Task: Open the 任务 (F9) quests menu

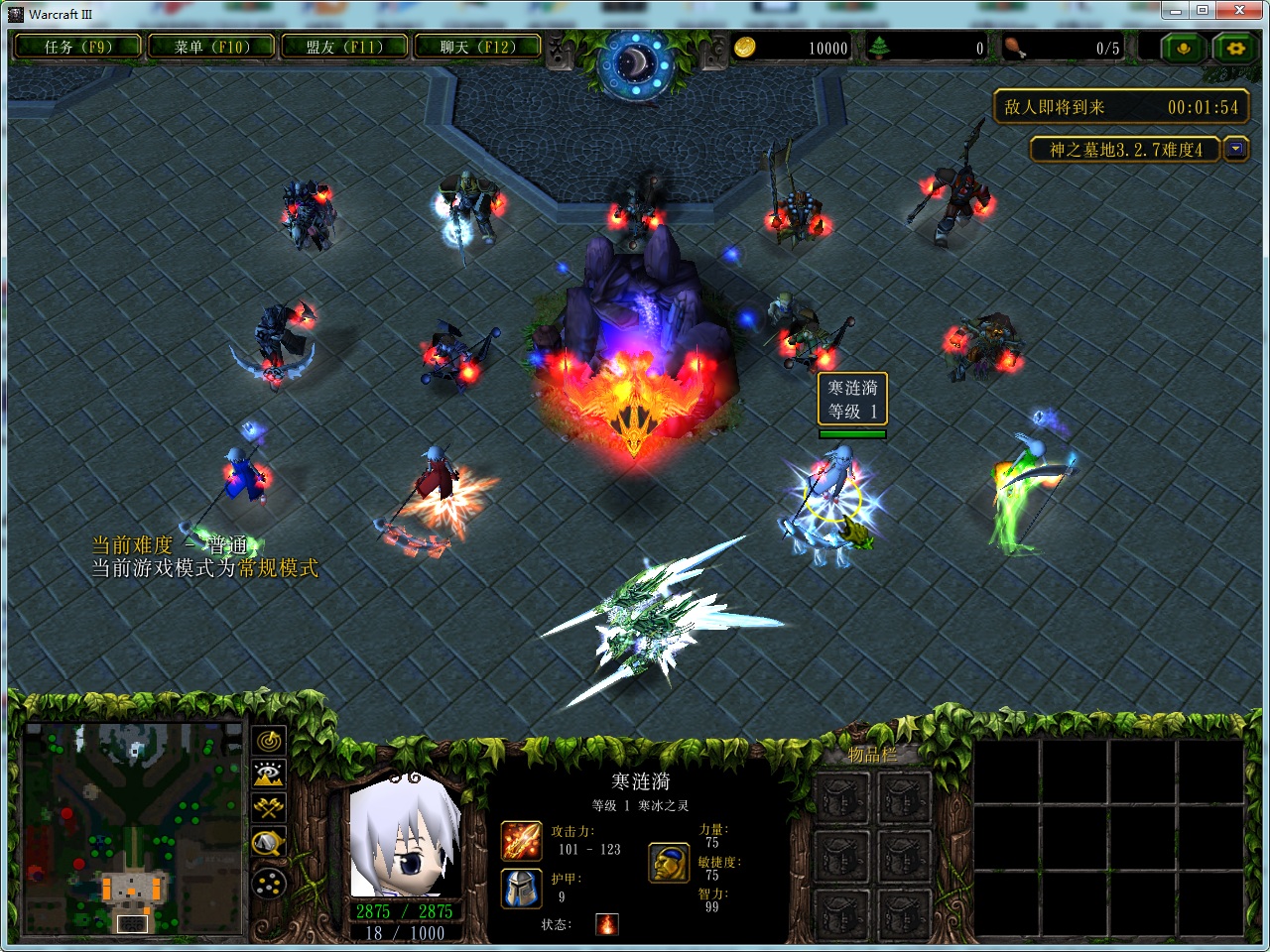Action: [77, 47]
